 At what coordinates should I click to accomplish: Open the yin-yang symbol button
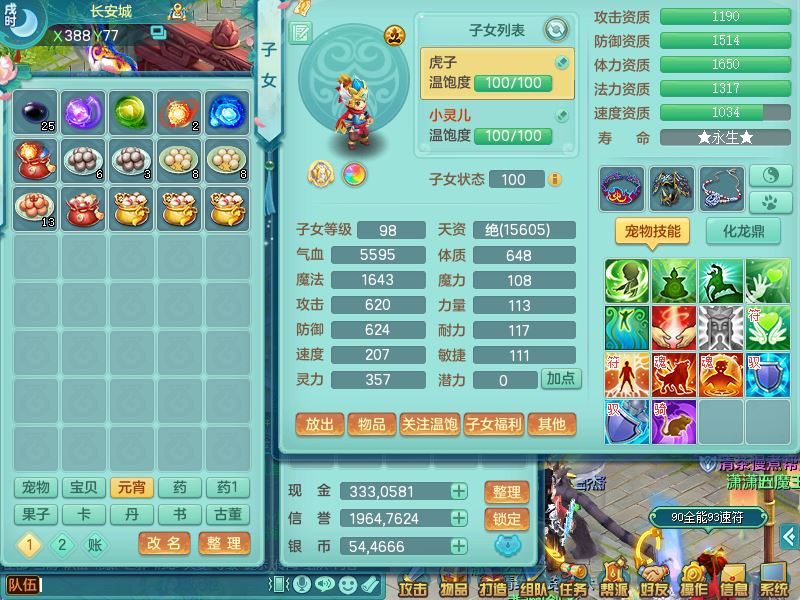(769, 174)
